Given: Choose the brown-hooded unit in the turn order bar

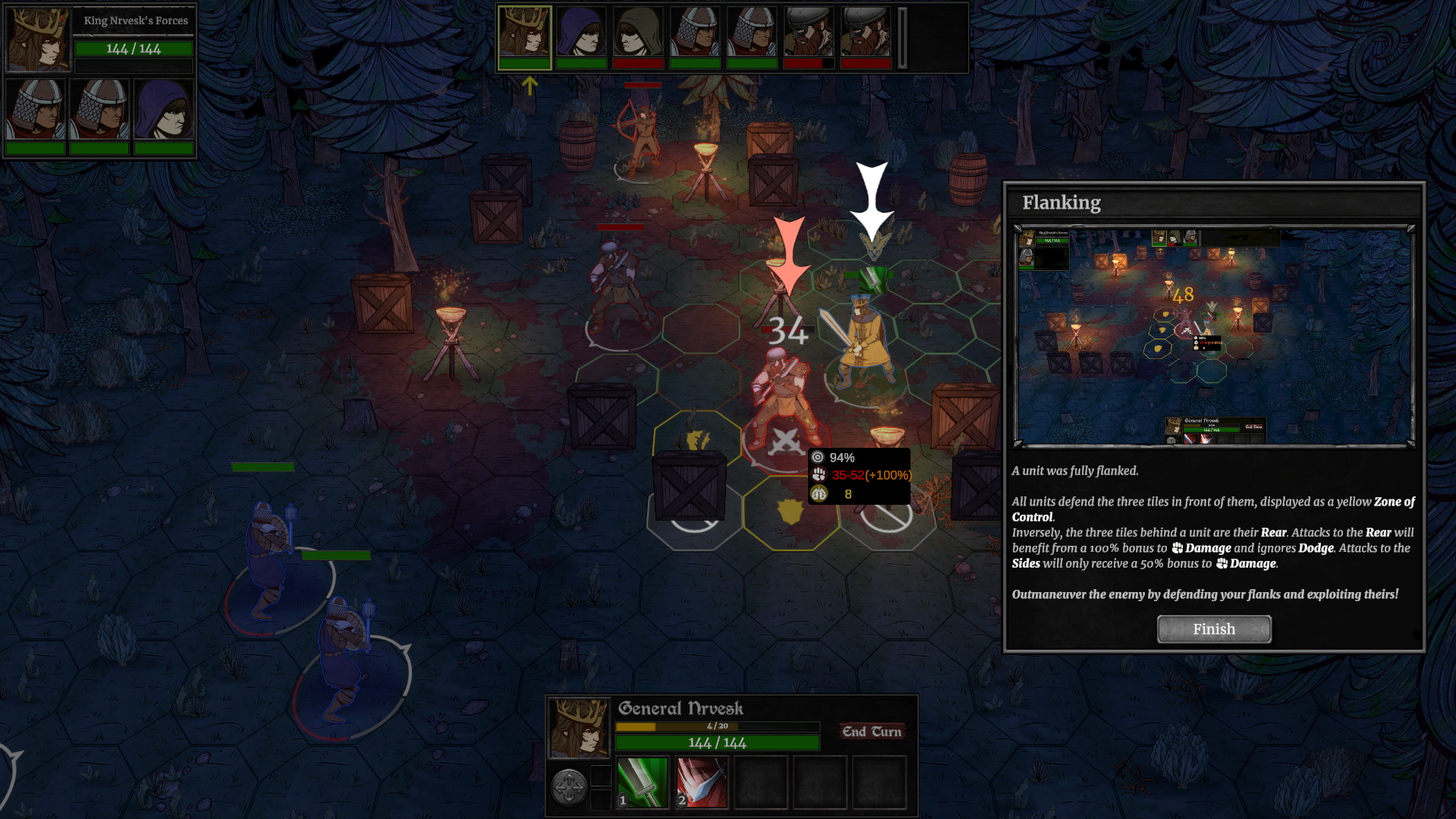Looking at the screenshot, I should click(x=638, y=33).
